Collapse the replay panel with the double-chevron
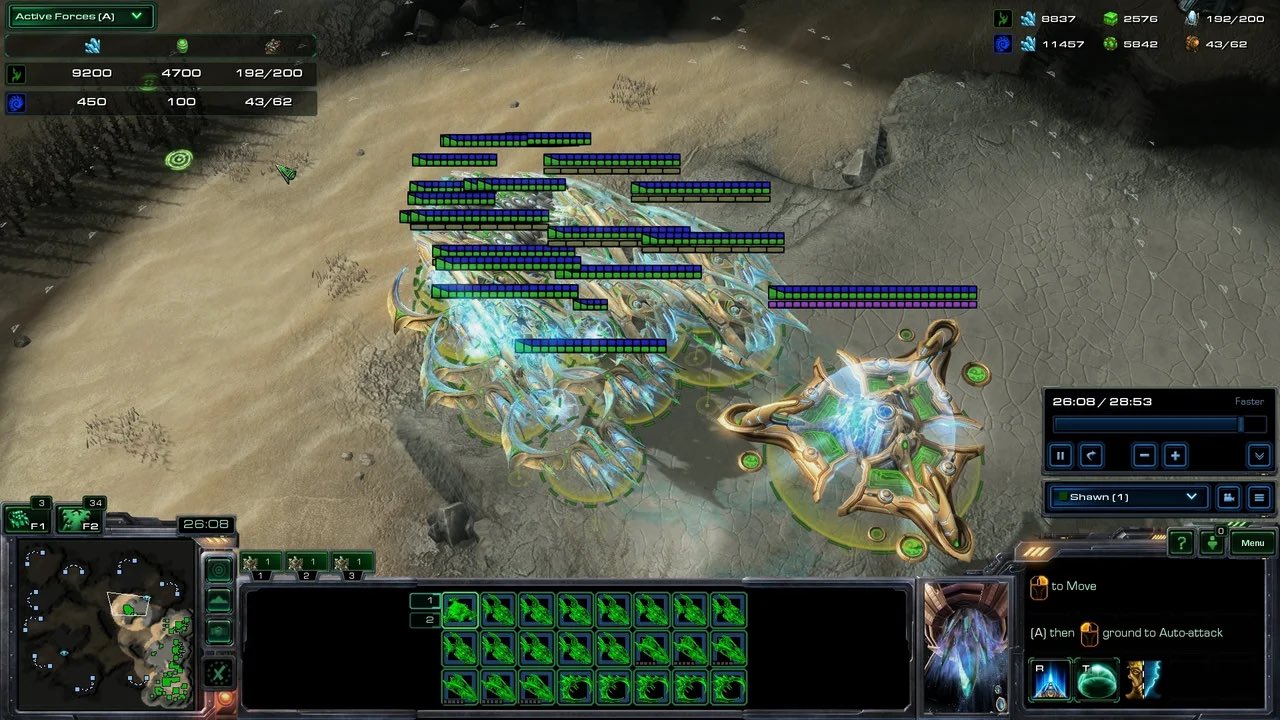This screenshot has width=1280, height=720. 1258,456
